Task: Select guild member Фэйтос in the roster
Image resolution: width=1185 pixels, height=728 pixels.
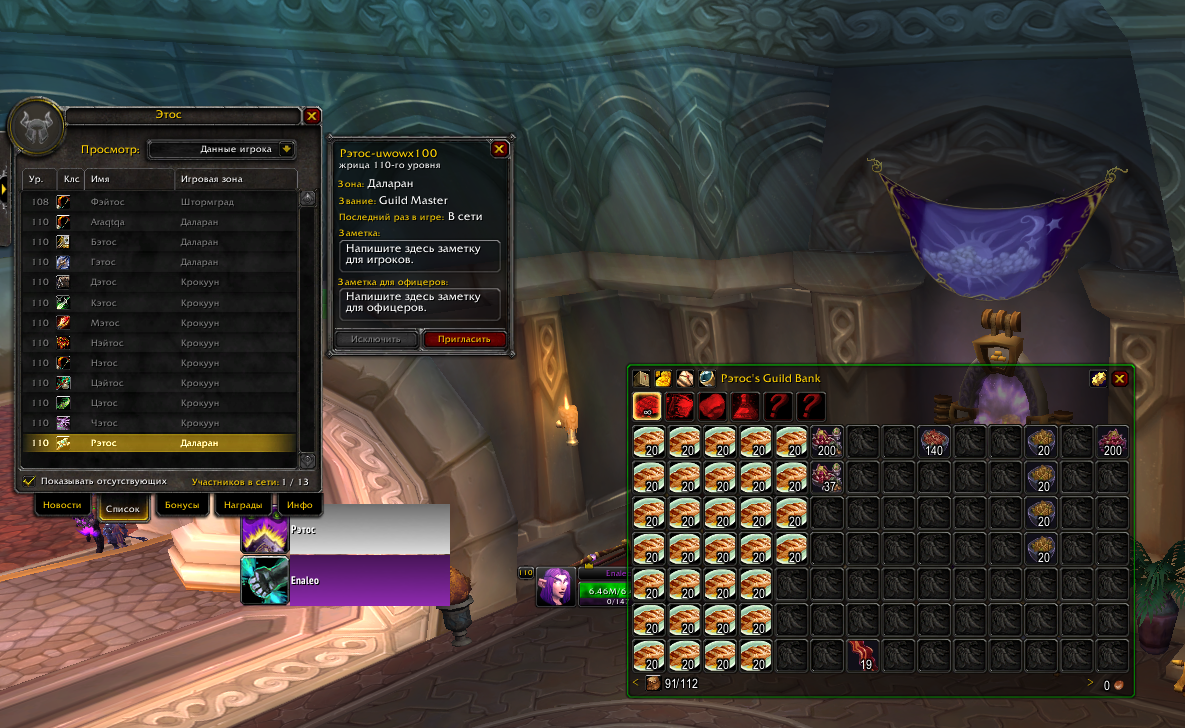Action: click(160, 201)
